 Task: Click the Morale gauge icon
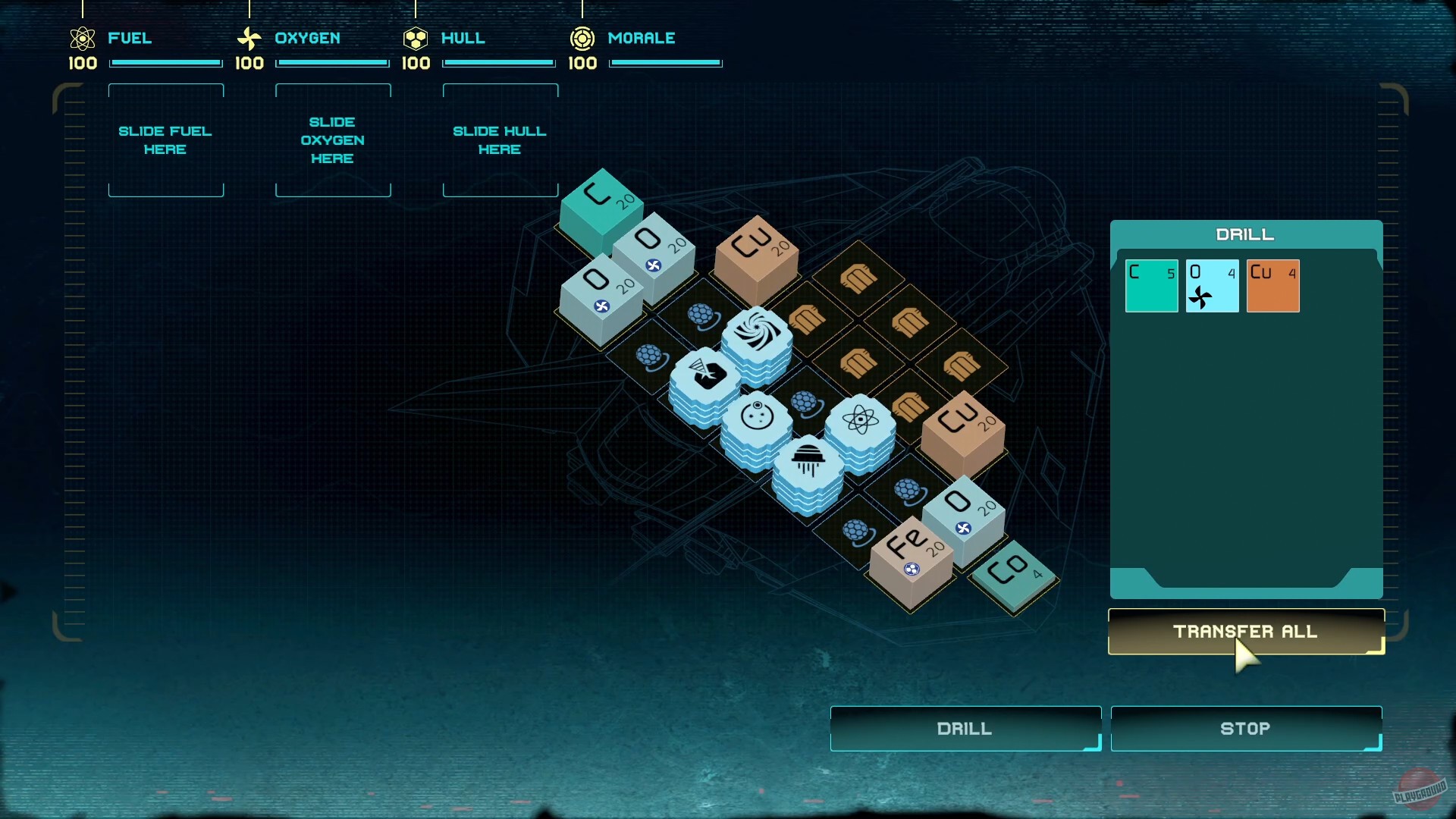[x=582, y=38]
